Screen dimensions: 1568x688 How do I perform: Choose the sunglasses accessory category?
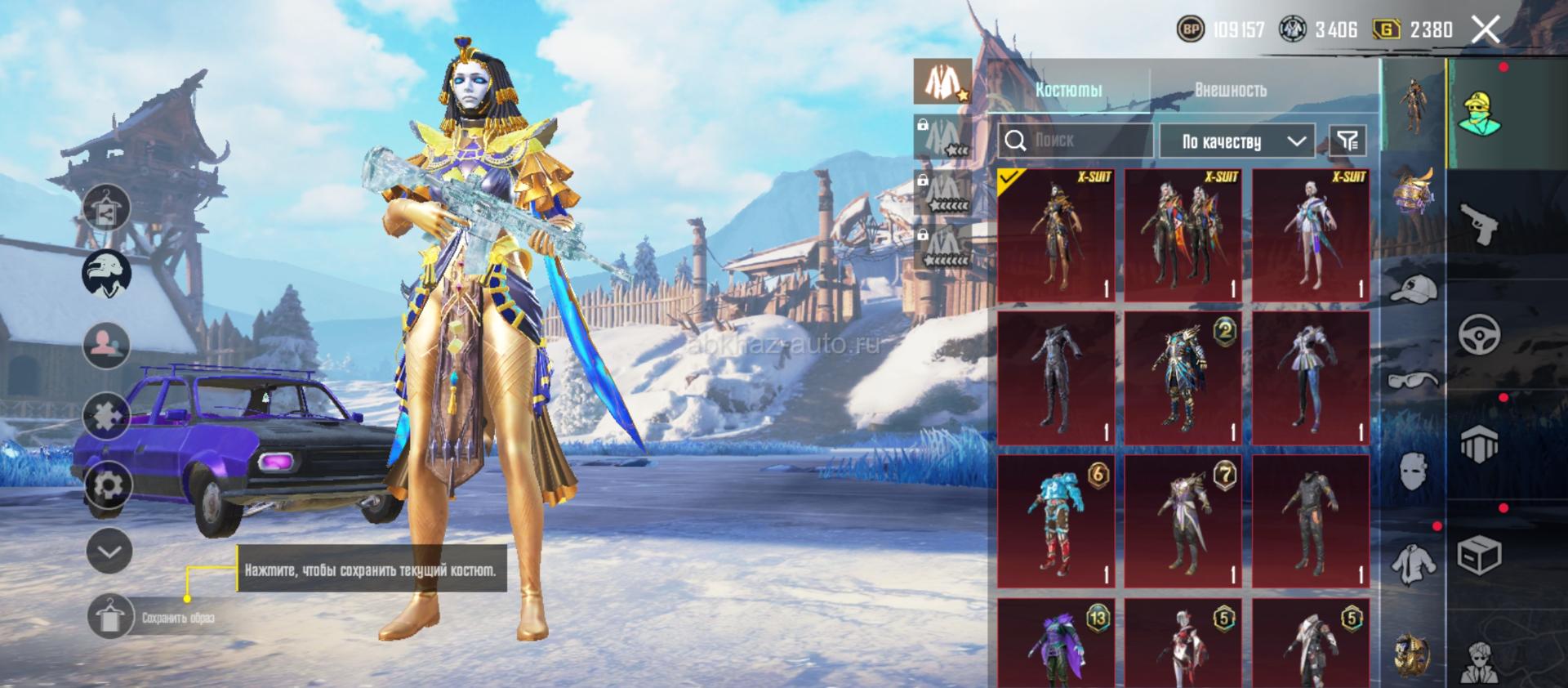(x=1414, y=379)
